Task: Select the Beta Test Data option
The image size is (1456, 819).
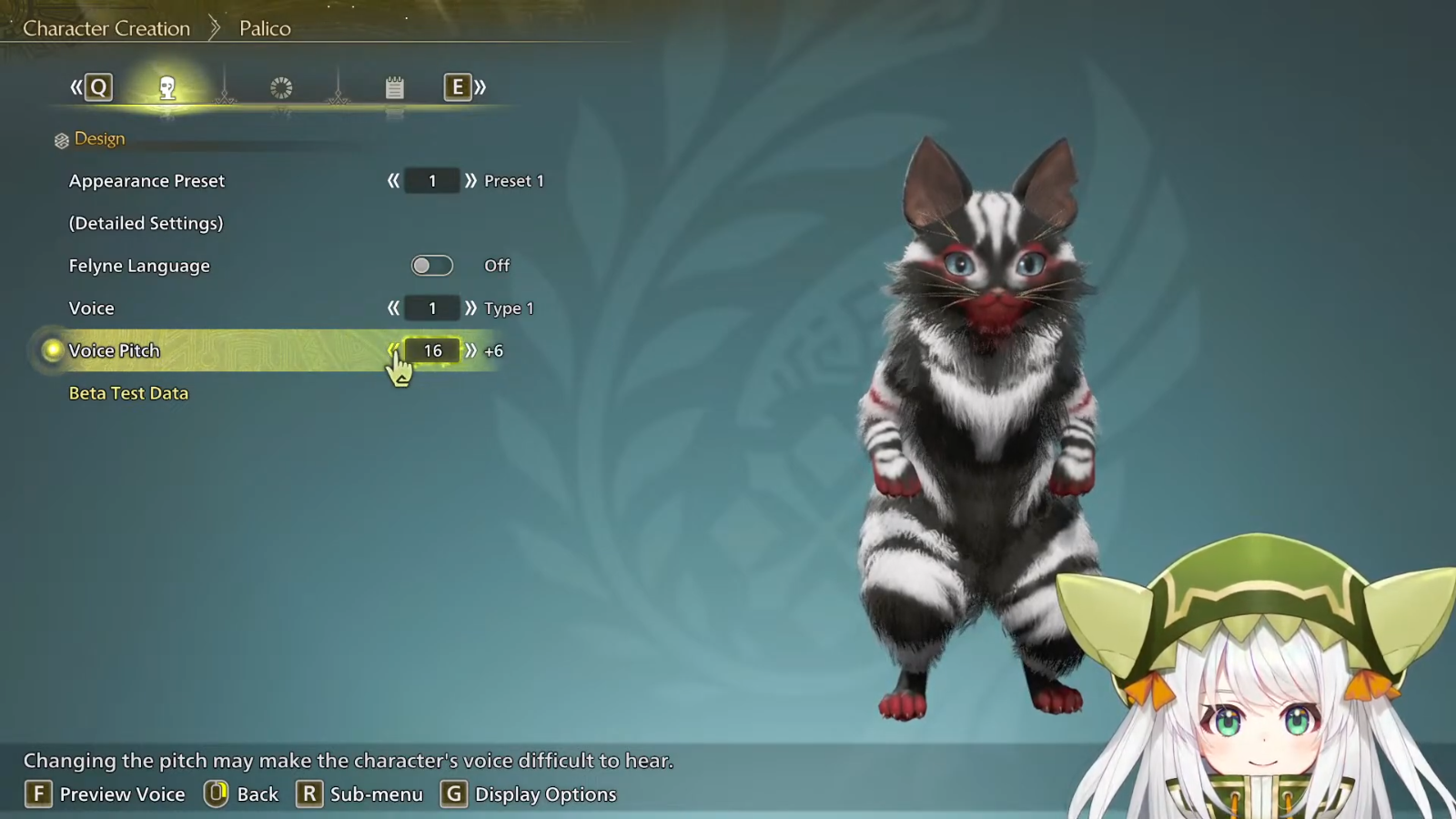Action: coord(128,393)
